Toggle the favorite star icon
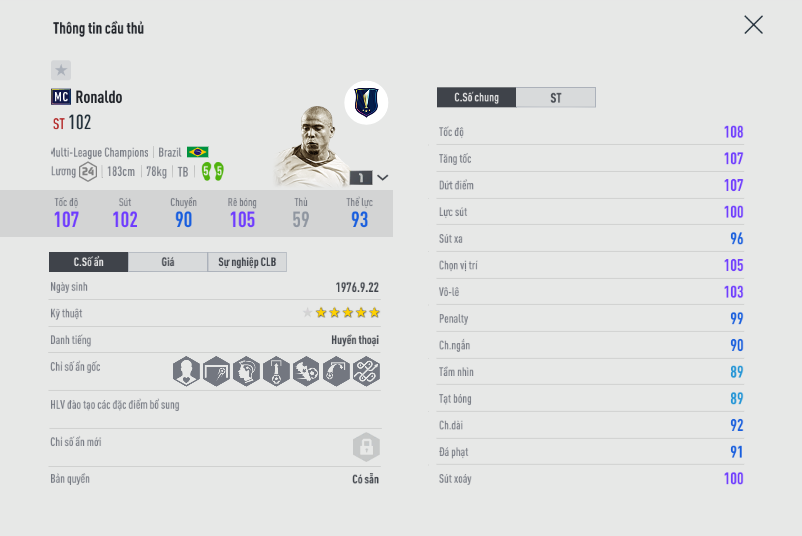 coord(61,70)
